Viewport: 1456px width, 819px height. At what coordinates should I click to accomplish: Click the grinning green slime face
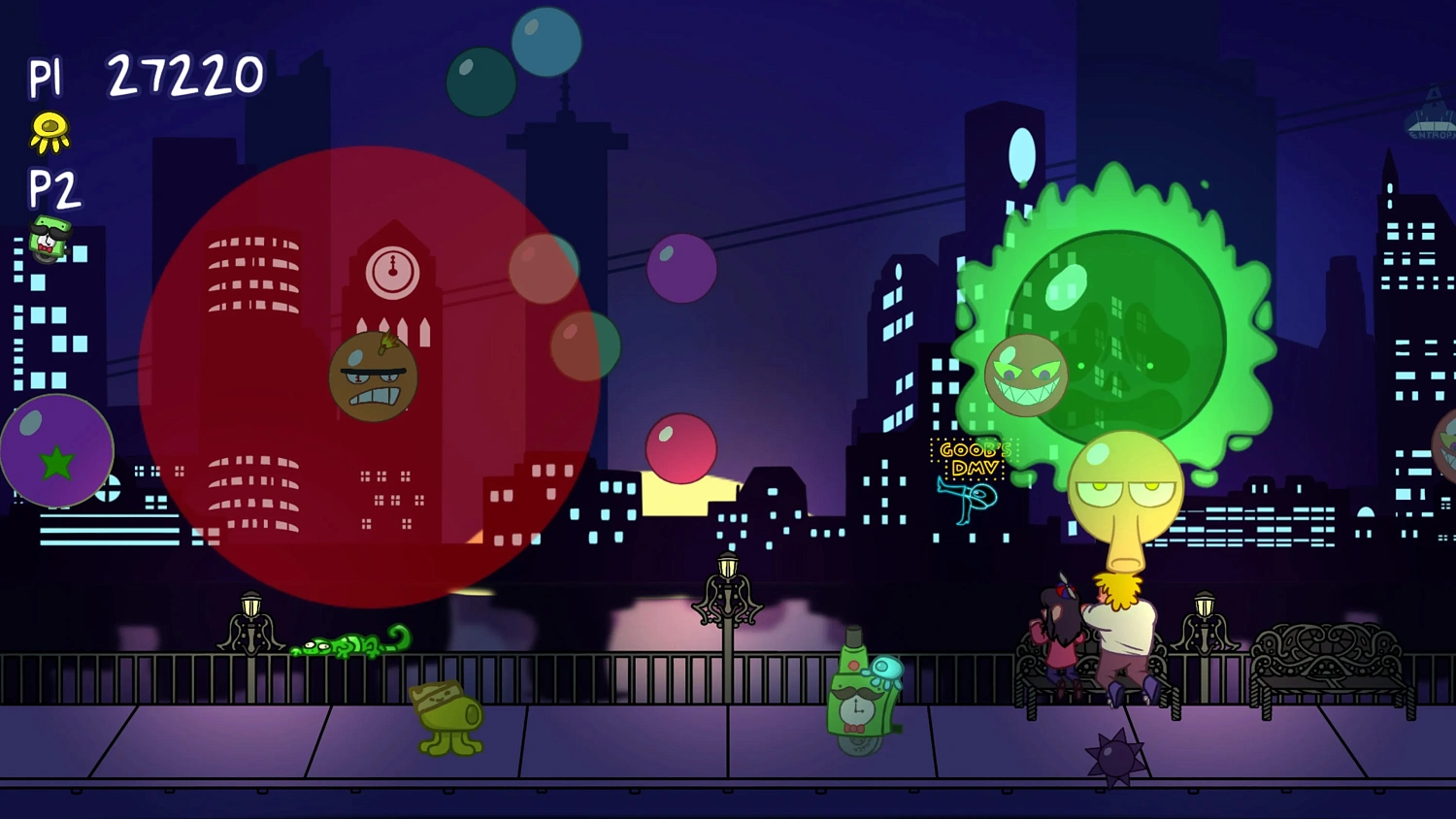coord(1026,374)
